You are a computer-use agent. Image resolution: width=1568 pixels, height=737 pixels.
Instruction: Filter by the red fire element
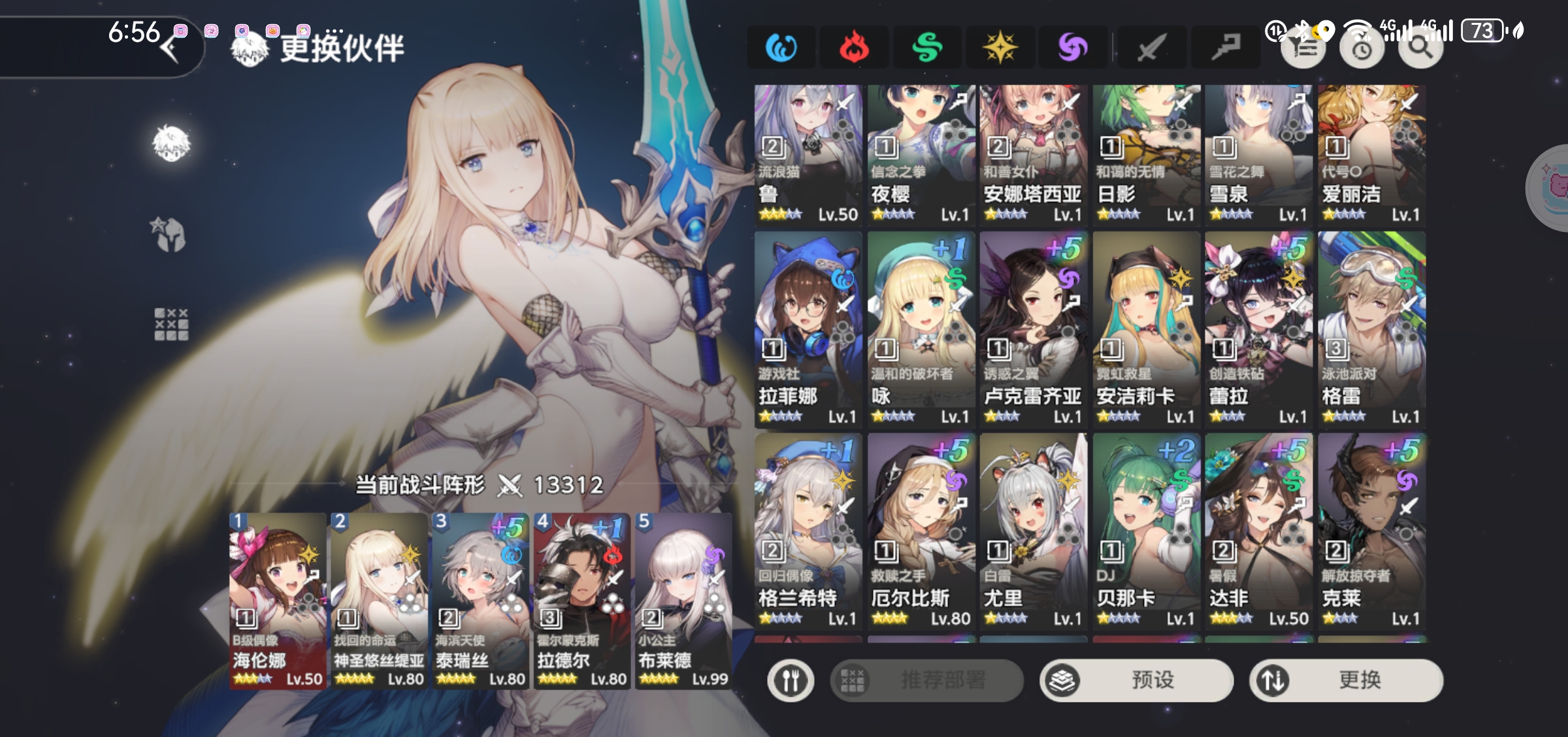pos(854,47)
